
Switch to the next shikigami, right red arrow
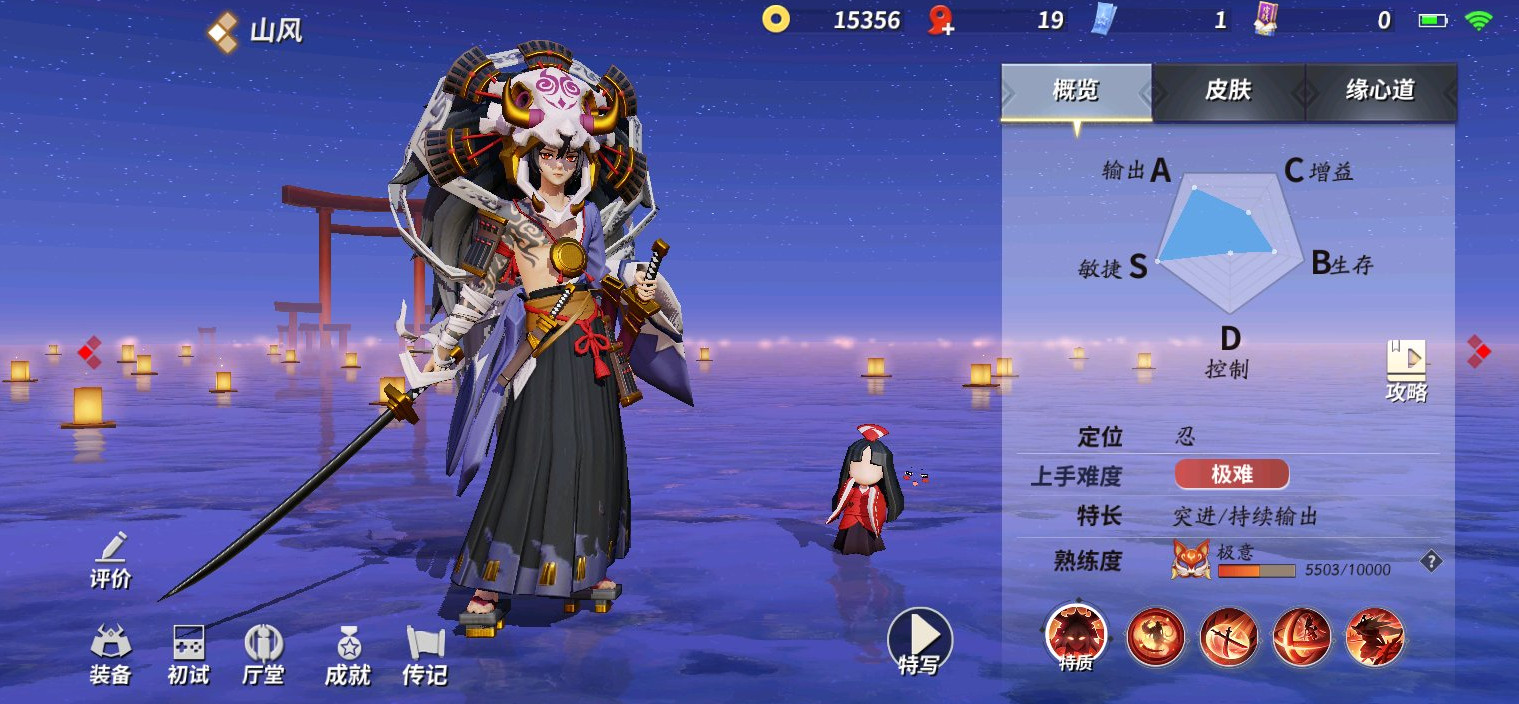pos(1478,350)
